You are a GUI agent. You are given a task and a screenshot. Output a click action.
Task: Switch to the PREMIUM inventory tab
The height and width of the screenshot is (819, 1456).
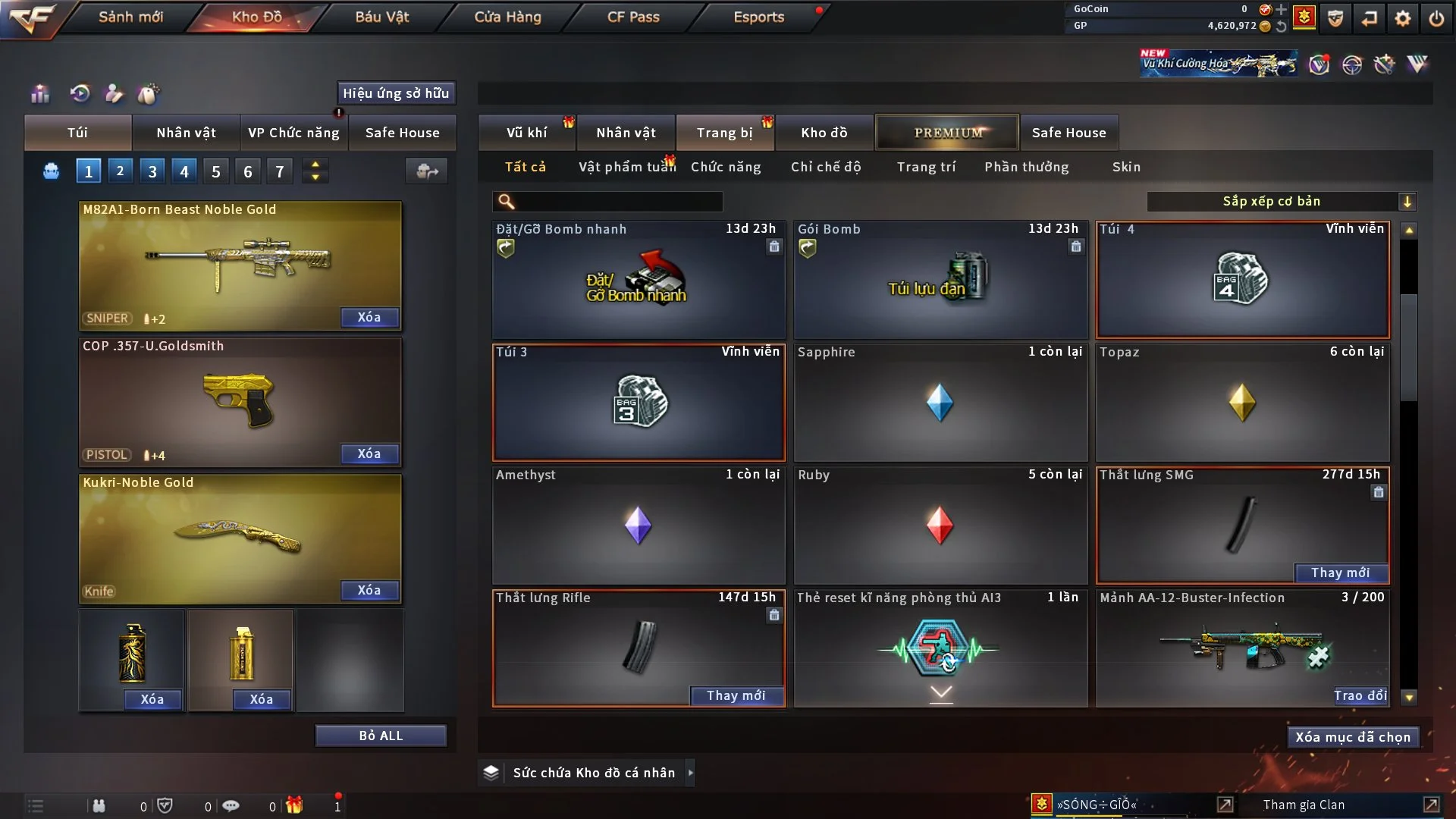pyautogui.click(x=947, y=133)
